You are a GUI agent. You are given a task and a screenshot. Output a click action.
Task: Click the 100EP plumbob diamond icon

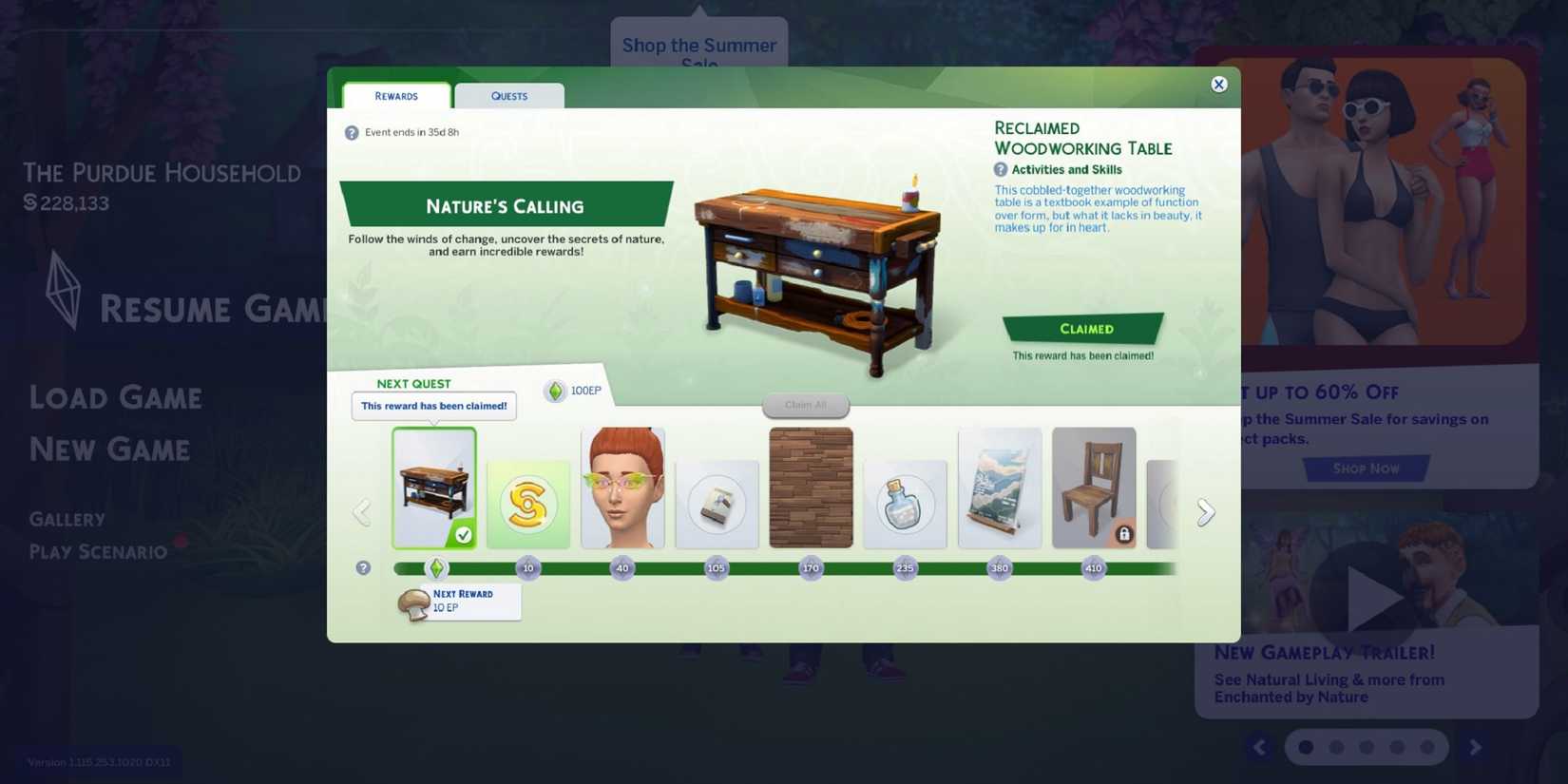[556, 391]
